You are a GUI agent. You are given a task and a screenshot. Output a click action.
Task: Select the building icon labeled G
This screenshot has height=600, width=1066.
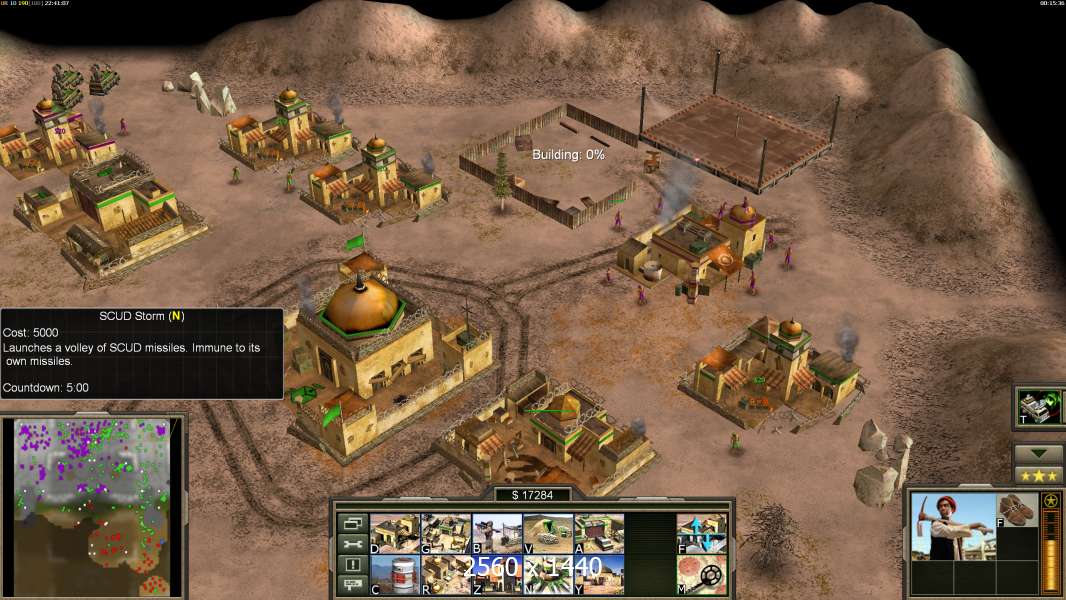point(446,534)
